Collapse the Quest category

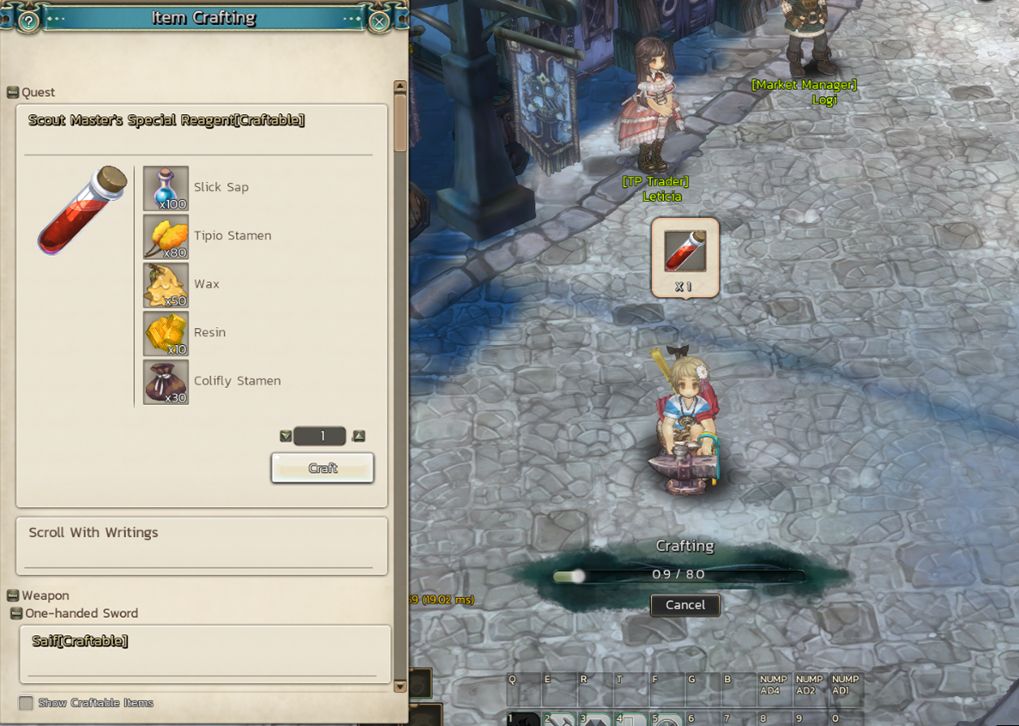(x=13, y=93)
